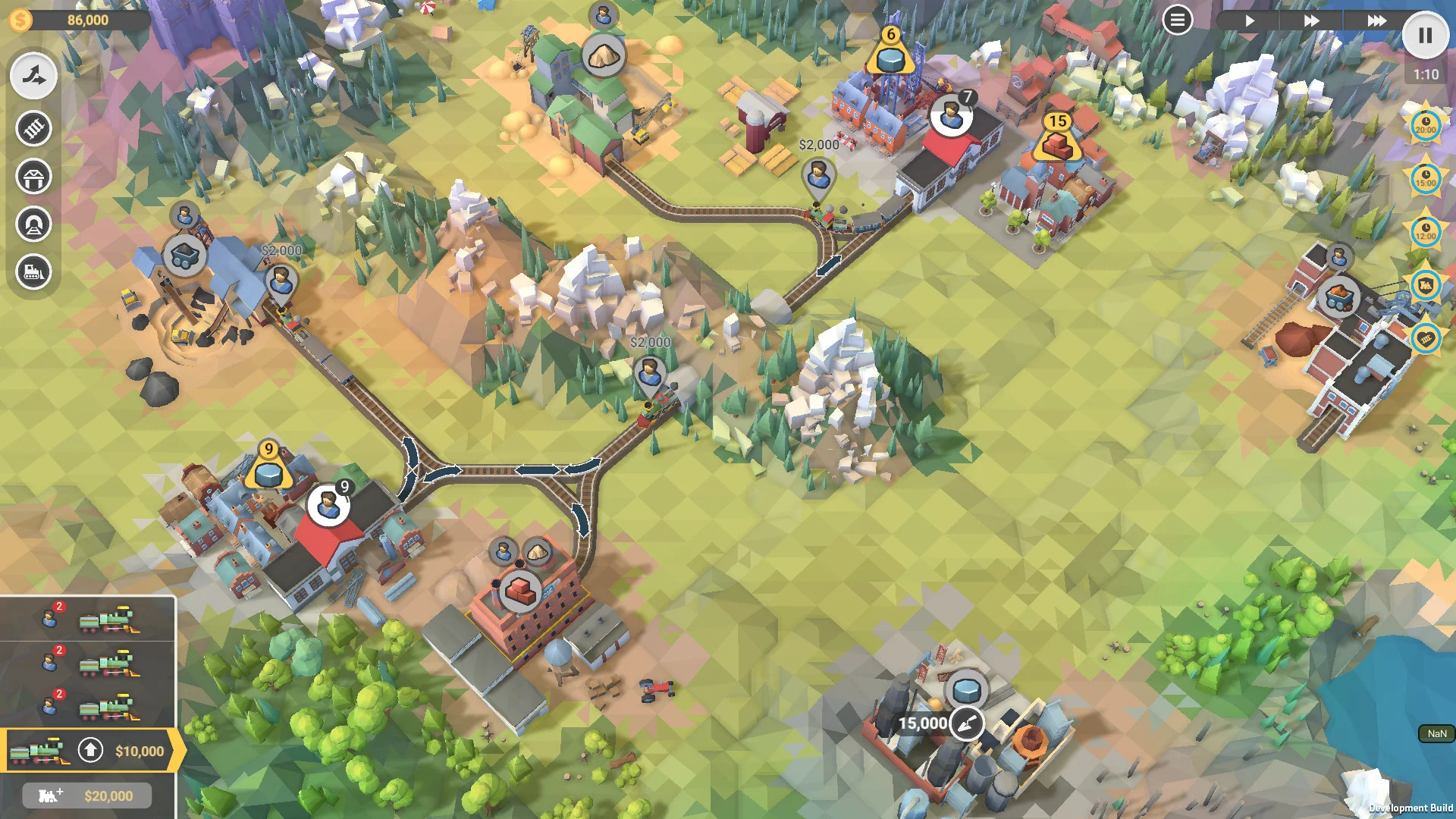Activate the bulldozer demolish tool
This screenshot has width=1456, height=819.
point(33,271)
